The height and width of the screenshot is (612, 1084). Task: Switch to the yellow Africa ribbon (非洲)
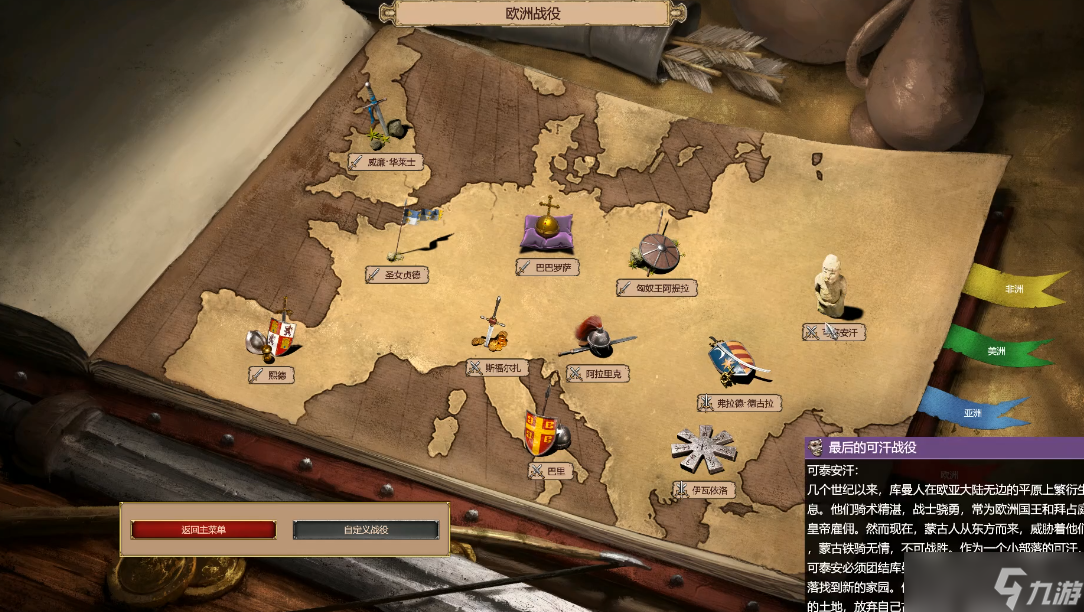click(1012, 289)
